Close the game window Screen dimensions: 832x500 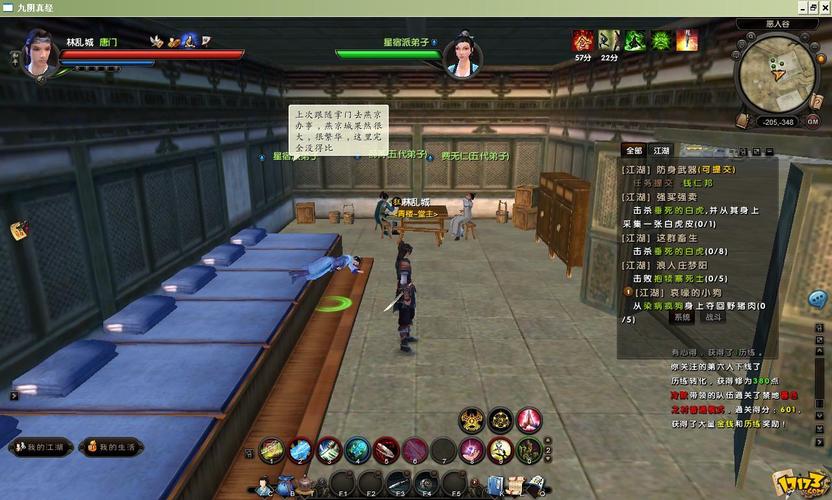tap(822, 8)
